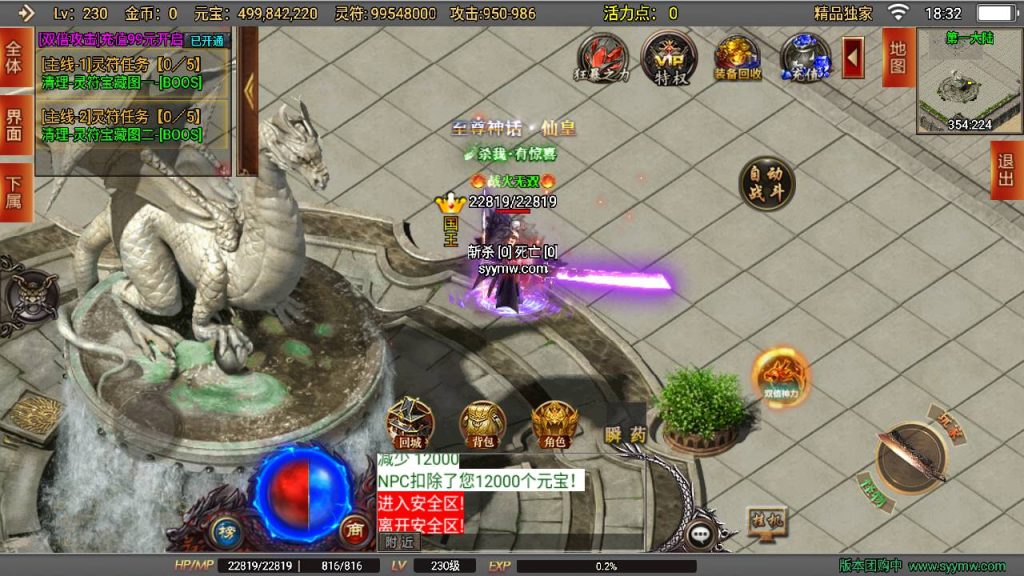Image resolution: width=1024 pixels, height=576 pixels.
Task: Open the 背包 backpack
Action: (482, 423)
